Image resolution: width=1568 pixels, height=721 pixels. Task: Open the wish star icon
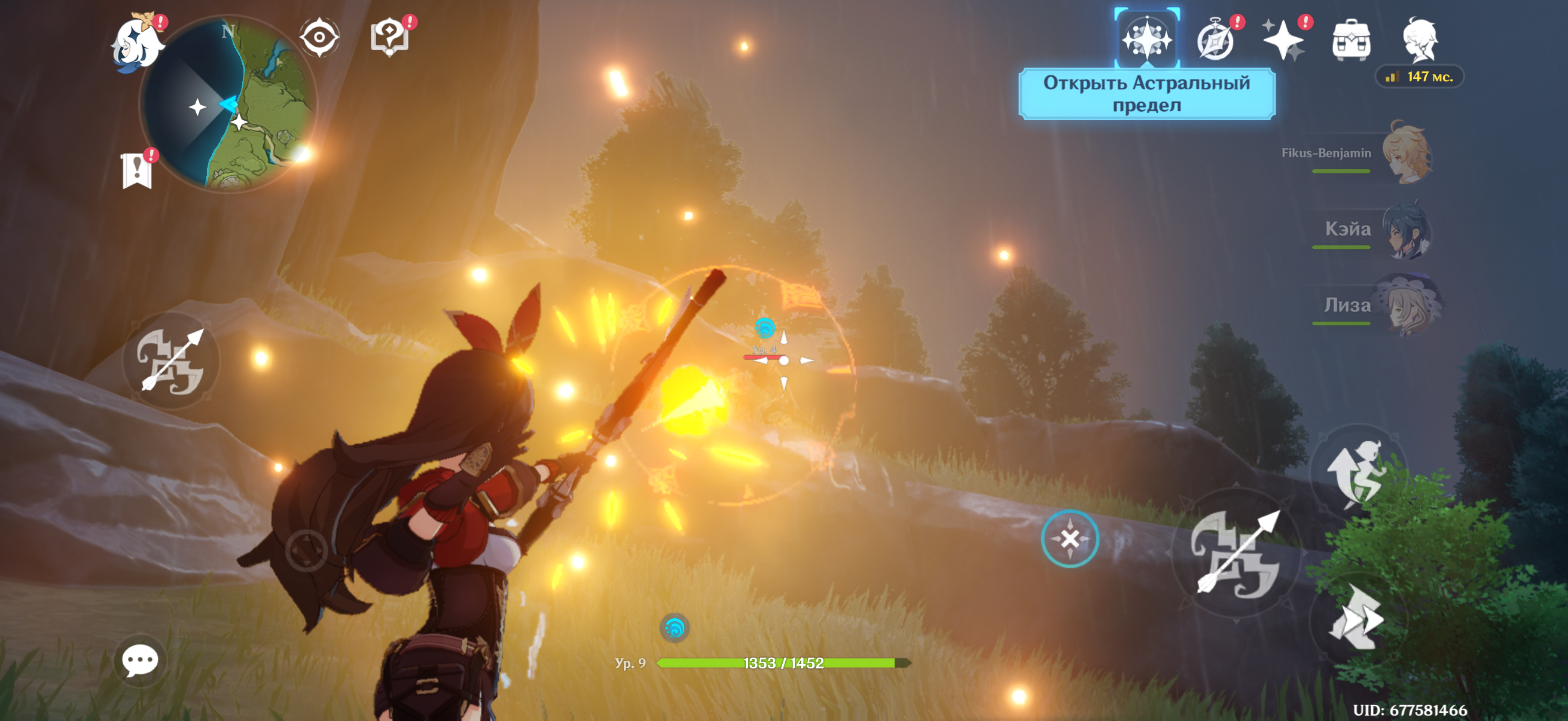coord(1283,40)
